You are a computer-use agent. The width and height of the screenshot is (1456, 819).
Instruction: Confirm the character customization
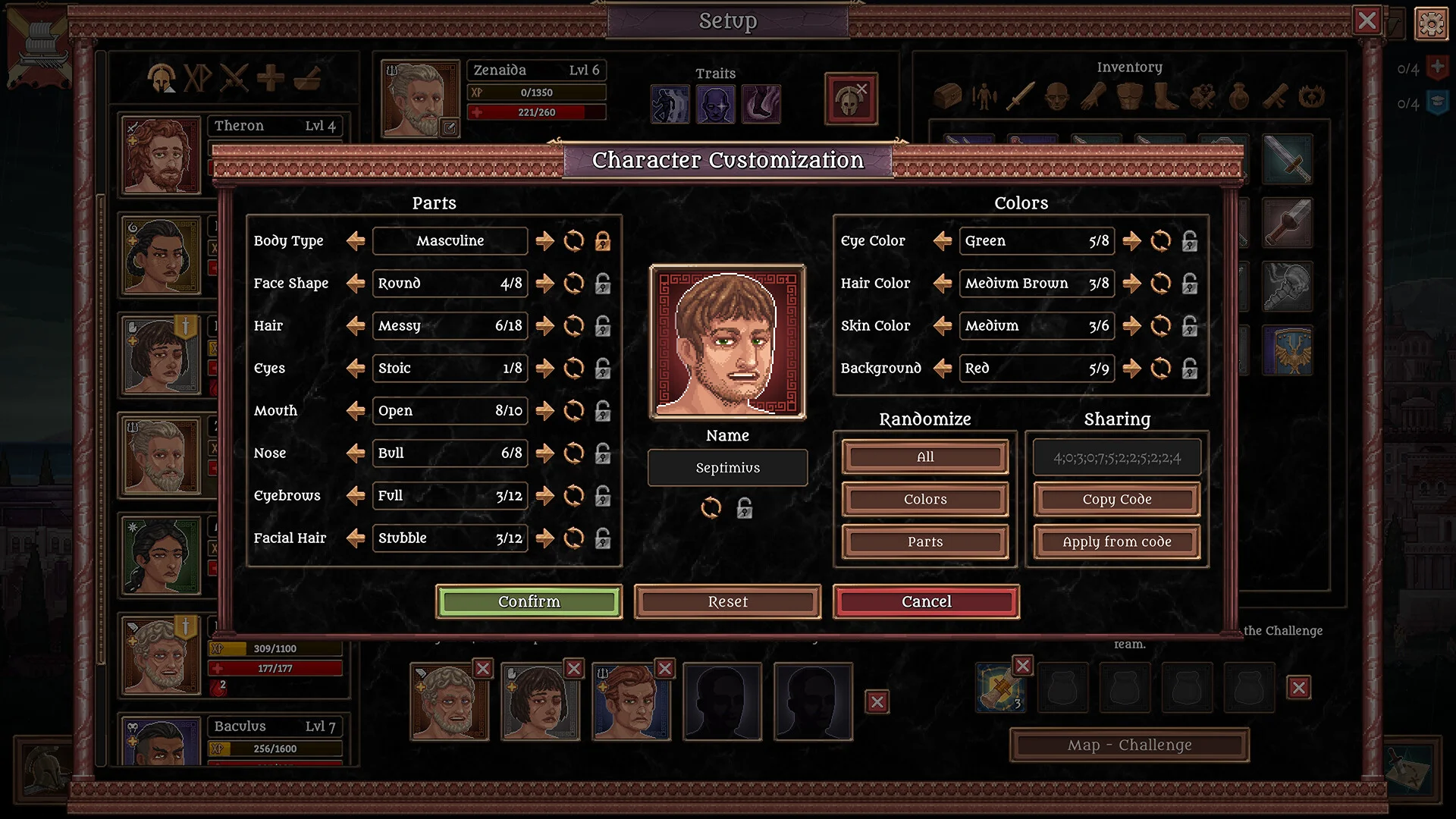tap(529, 601)
